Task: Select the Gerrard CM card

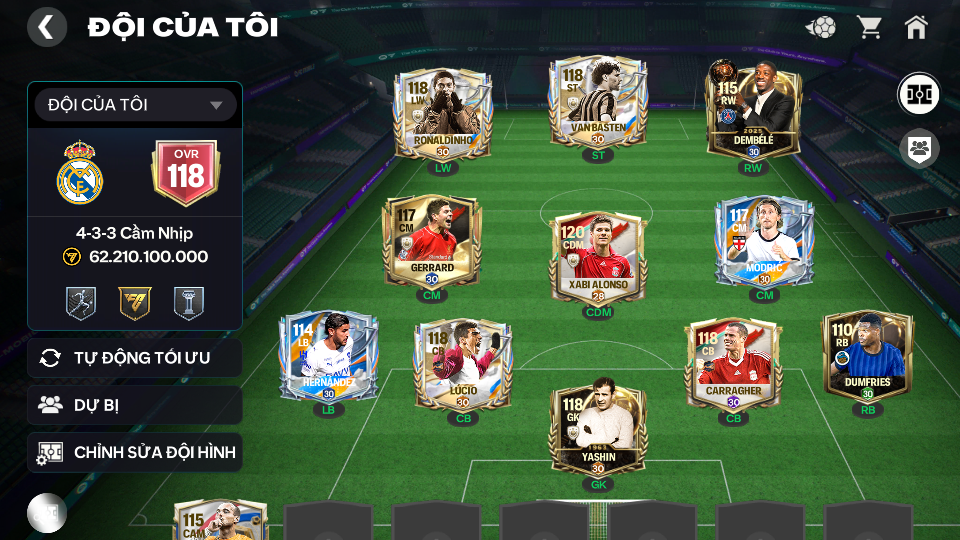Action: (432, 241)
